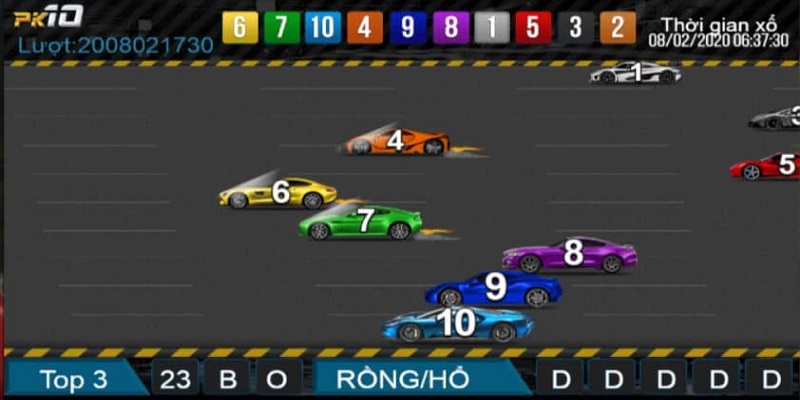The image size is (800, 400).
Task: Select the gray number 1 tile
Action: [x=491, y=27]
